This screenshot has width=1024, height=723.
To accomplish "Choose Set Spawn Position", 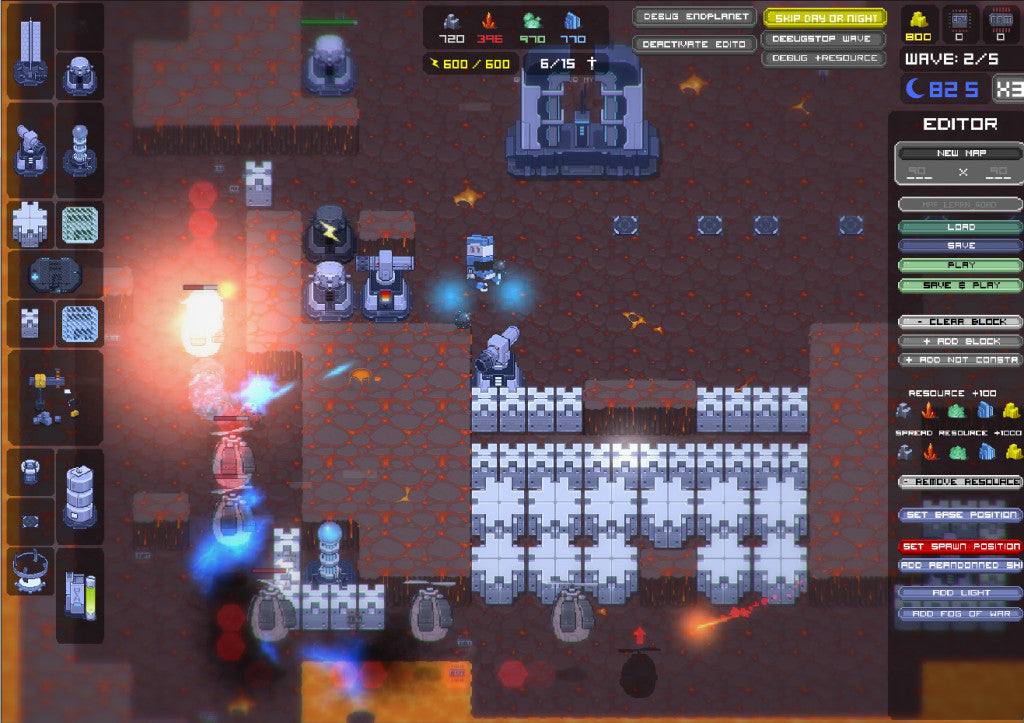I will (959, 547).
